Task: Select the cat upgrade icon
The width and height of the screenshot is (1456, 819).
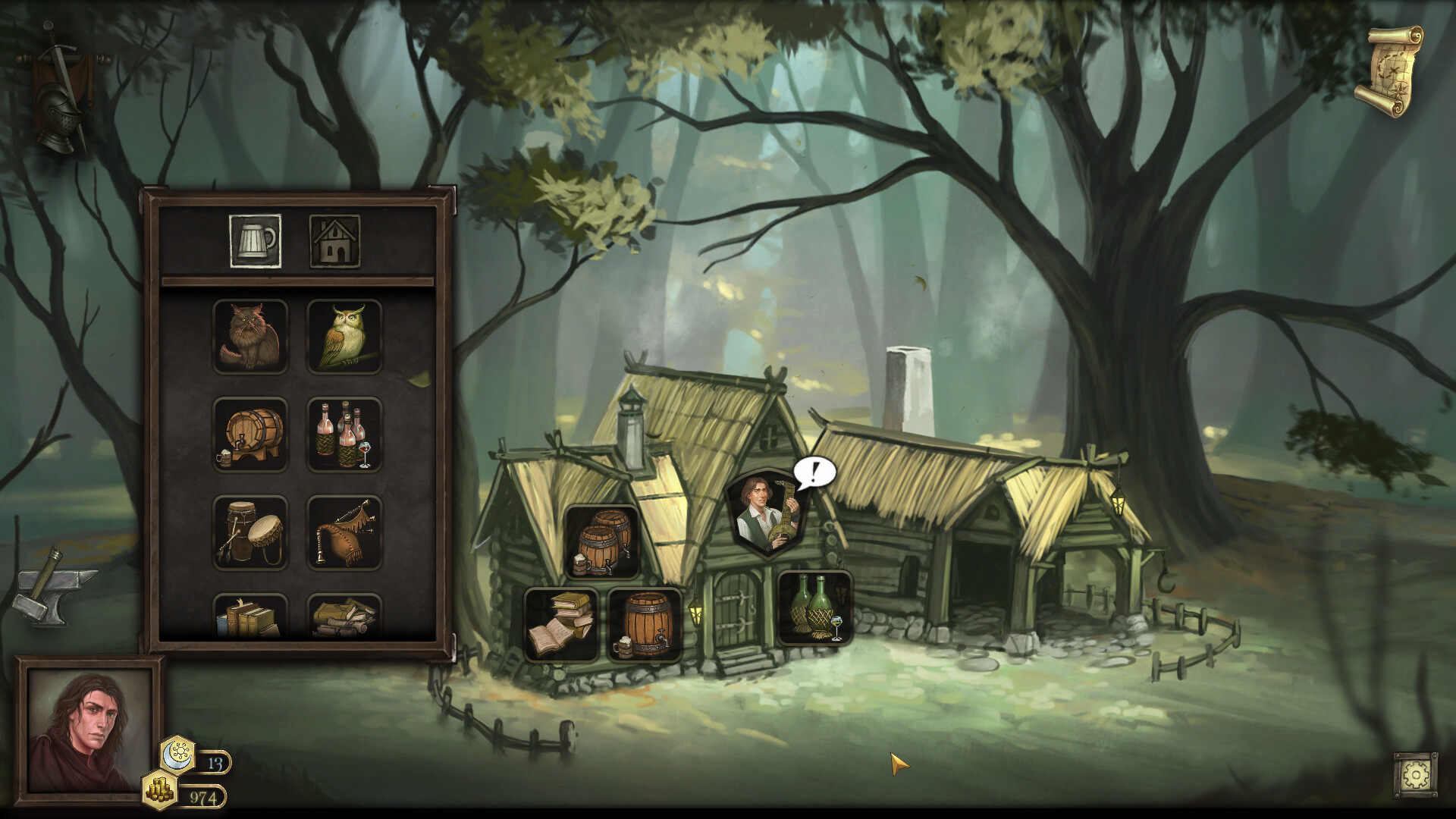Action: 250,336
